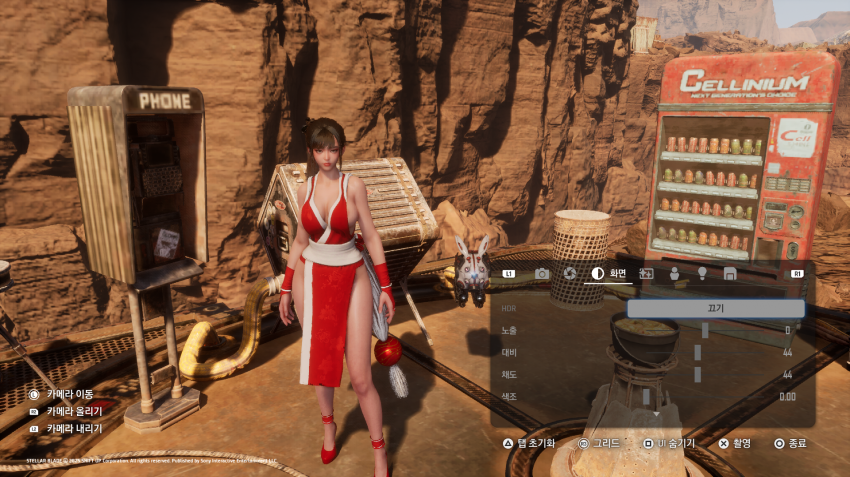Toggle the HDR 끄기 option

(715, 309)
